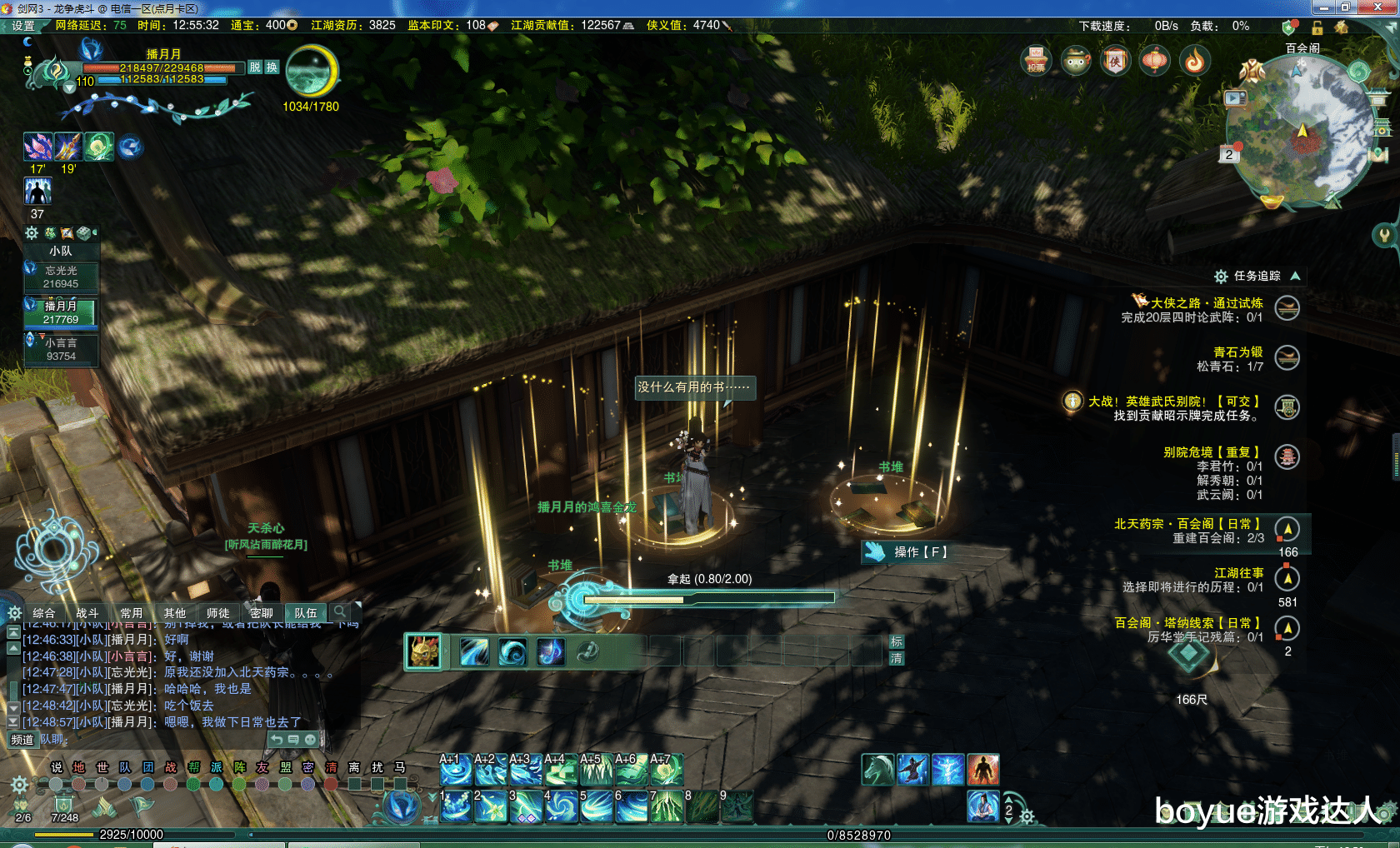Track the 青石为锻 quest entry
This screenshot has width=1400, height=848.
point(1237,352)
